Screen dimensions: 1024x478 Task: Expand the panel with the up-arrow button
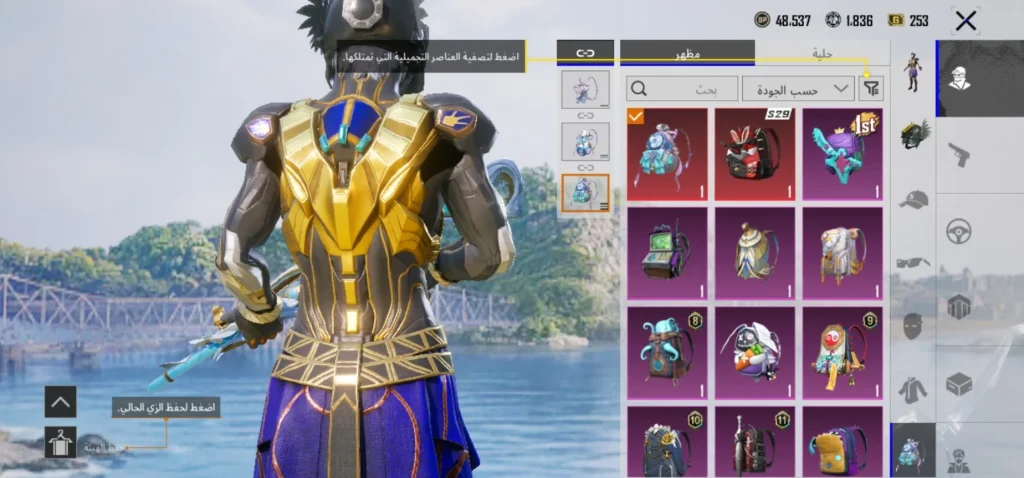60,402
